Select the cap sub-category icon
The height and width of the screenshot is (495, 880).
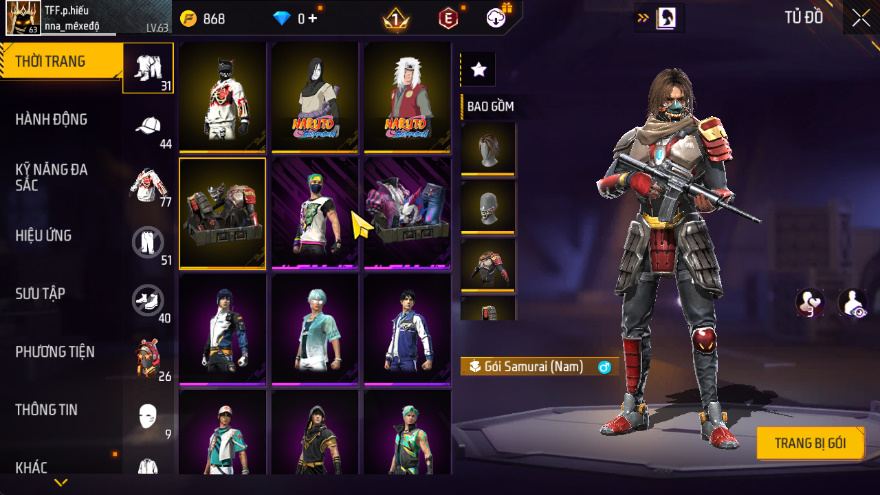click(148, 125)
